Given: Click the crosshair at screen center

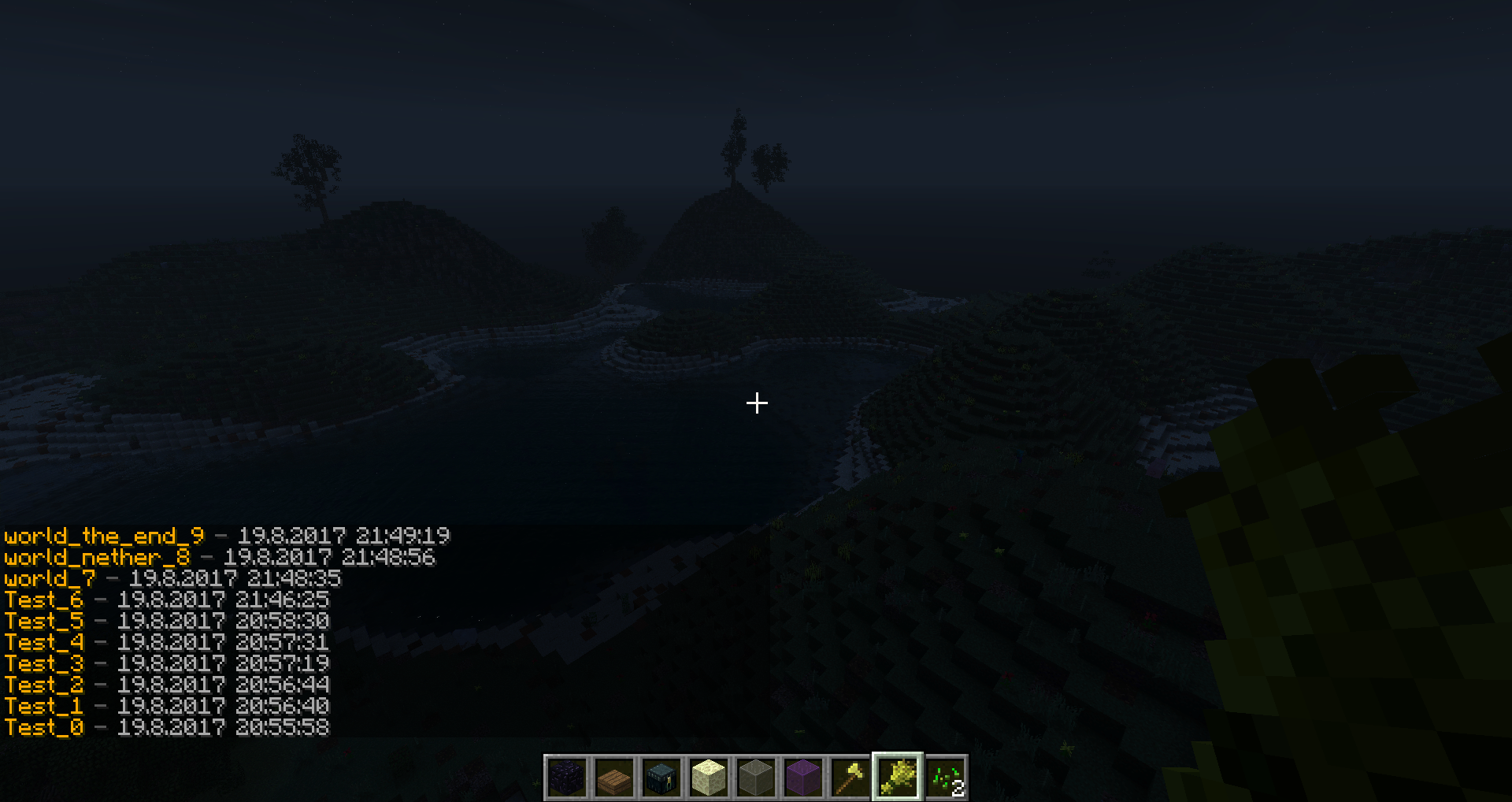Looking at the screenshot, I should pyautogui.click(x=756, y=403).
